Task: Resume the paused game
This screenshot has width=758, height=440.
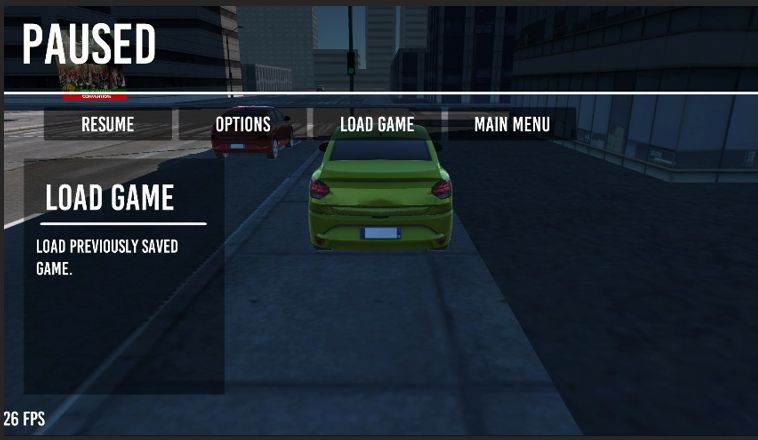Action: pos(108,125)
